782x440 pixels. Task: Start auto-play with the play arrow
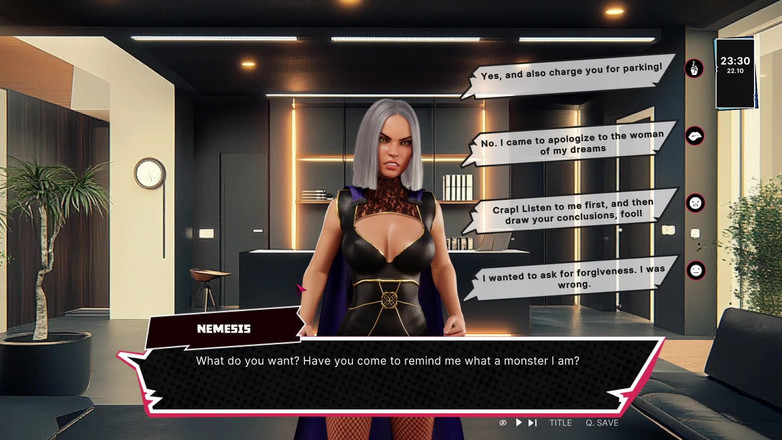point(519,423)
